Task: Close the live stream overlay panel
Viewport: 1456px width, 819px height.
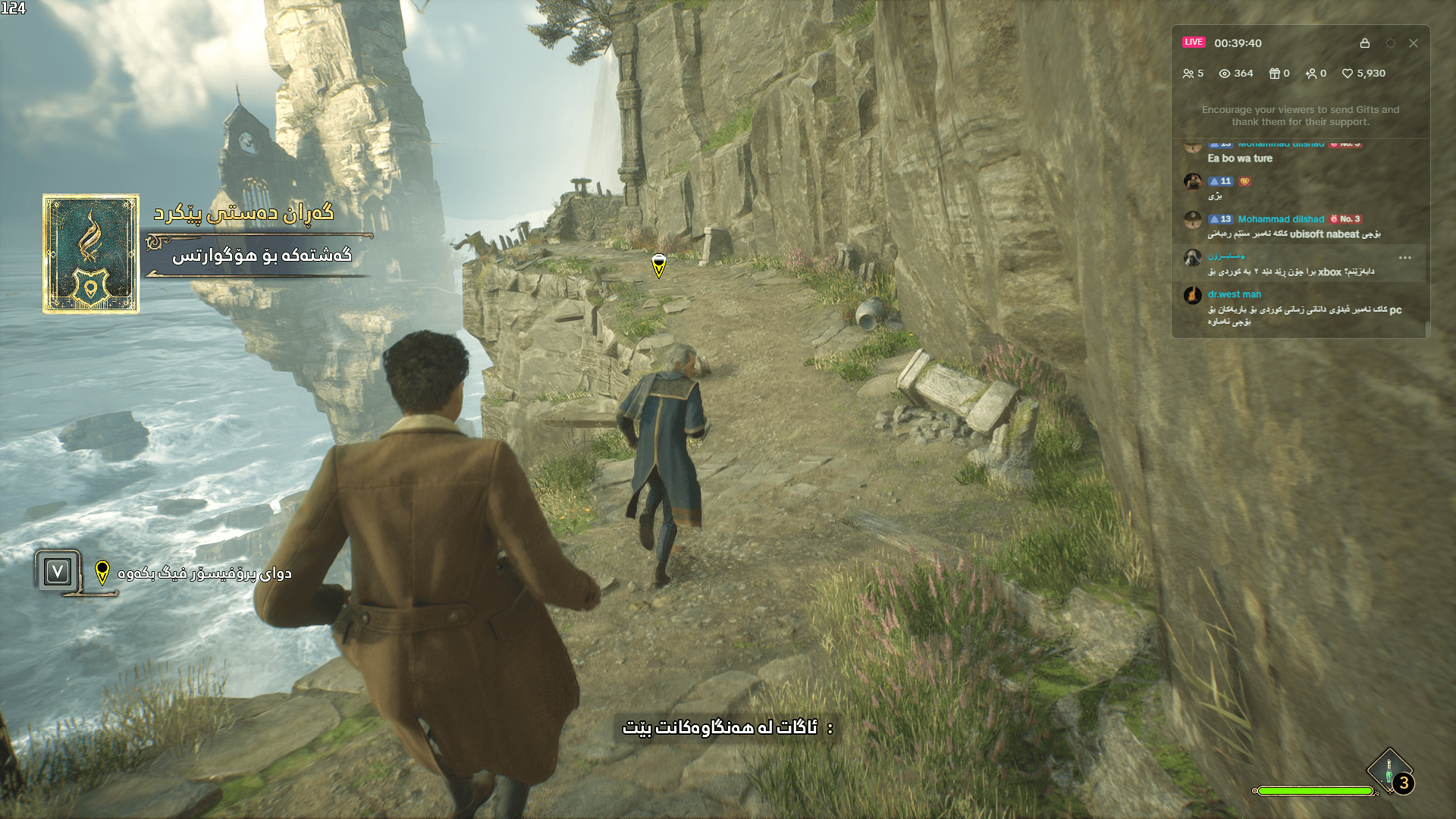Action: [1414, 43]
